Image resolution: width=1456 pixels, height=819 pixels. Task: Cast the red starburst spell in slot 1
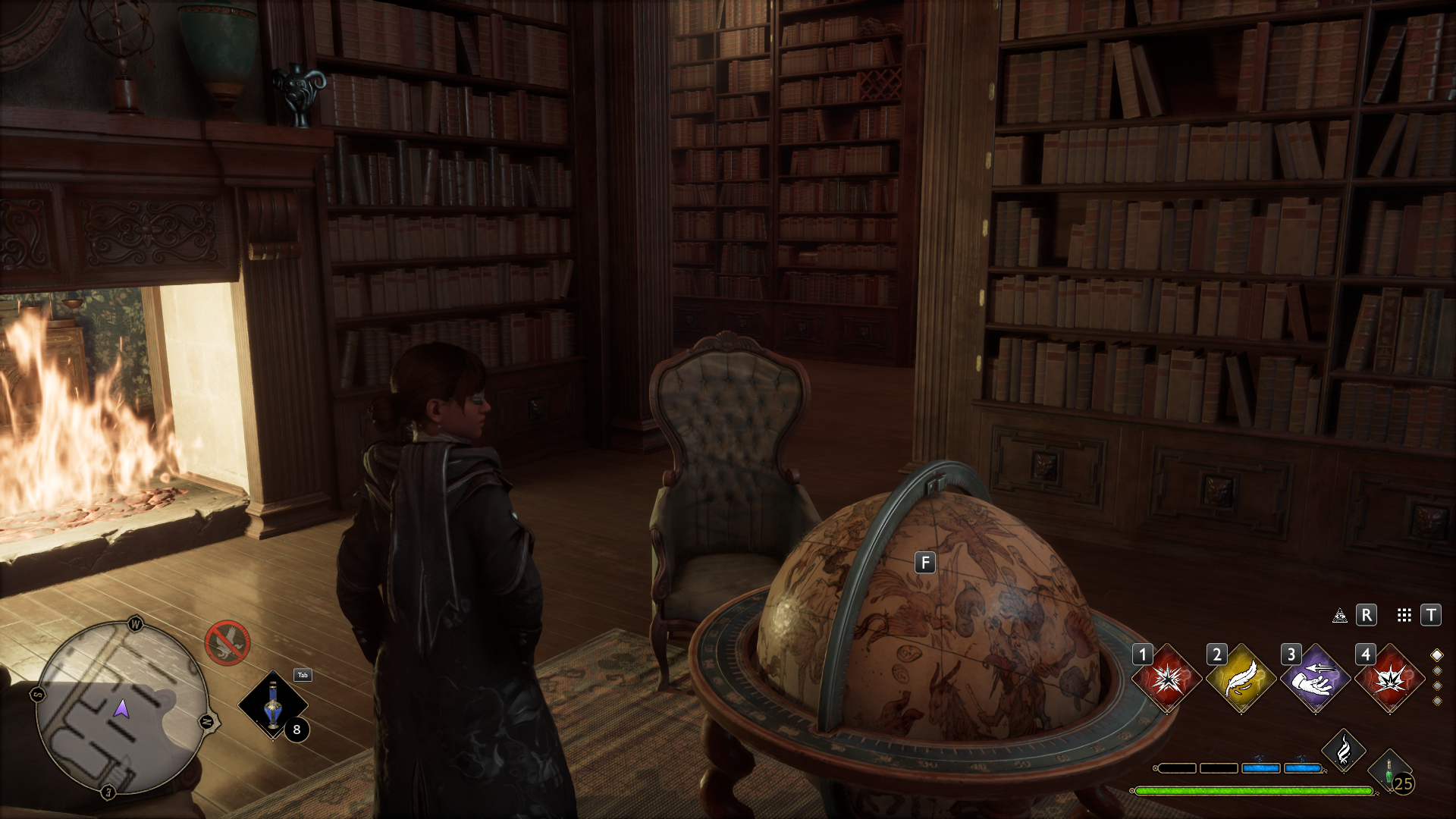[x=1167, y=679]
